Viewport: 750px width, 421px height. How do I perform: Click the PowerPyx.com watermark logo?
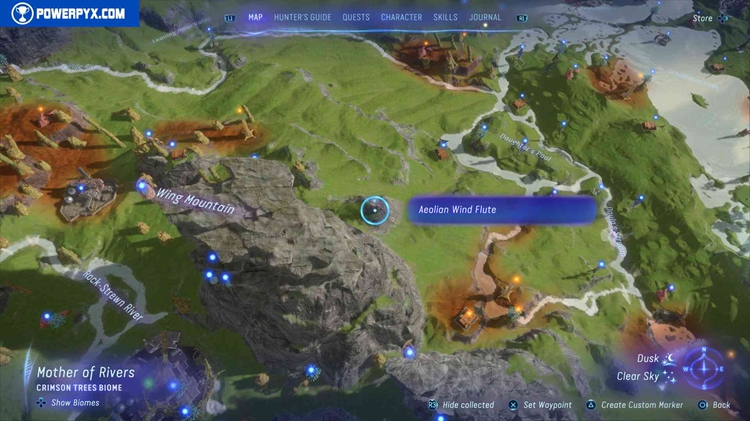tap(68, 13)
